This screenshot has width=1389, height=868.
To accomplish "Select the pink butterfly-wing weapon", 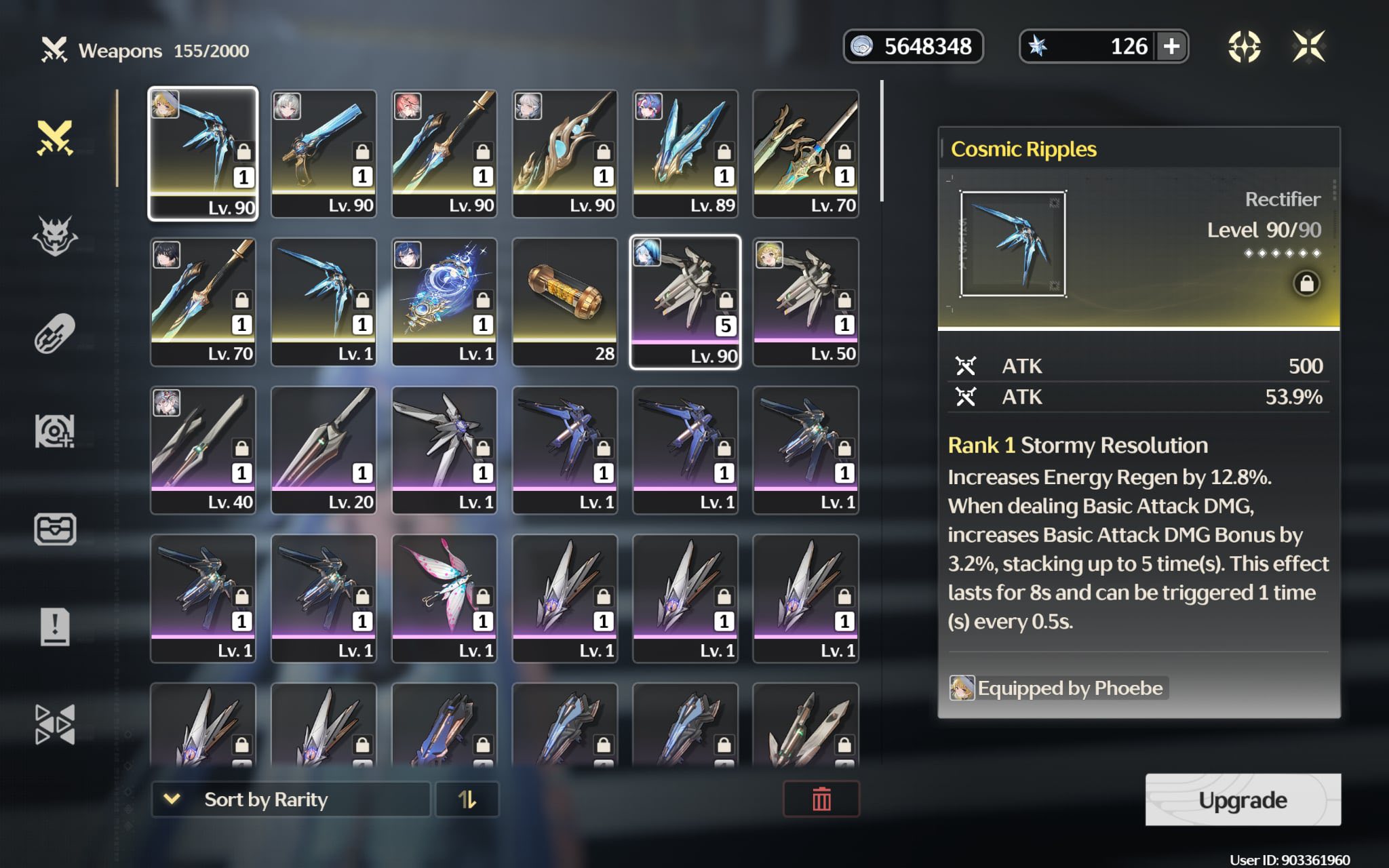I will (444, 598).
